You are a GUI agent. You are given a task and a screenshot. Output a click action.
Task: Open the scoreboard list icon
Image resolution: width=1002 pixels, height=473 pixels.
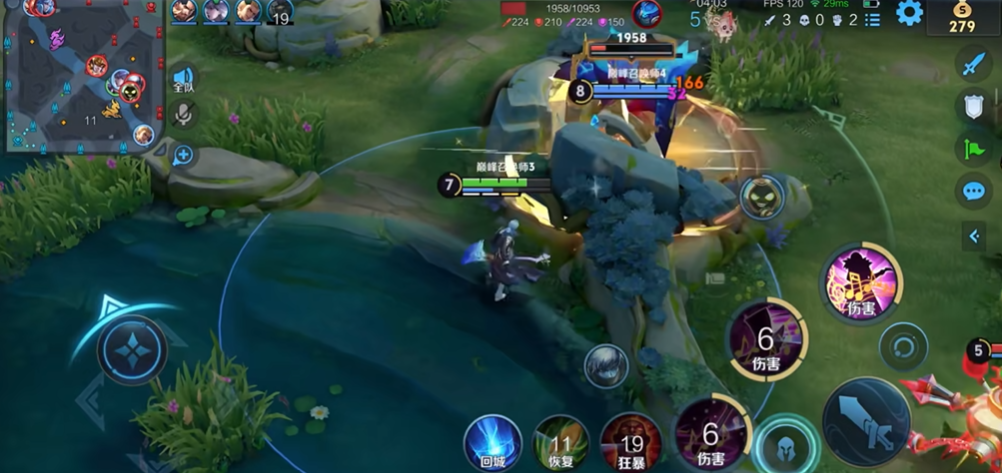coord(873,19)
